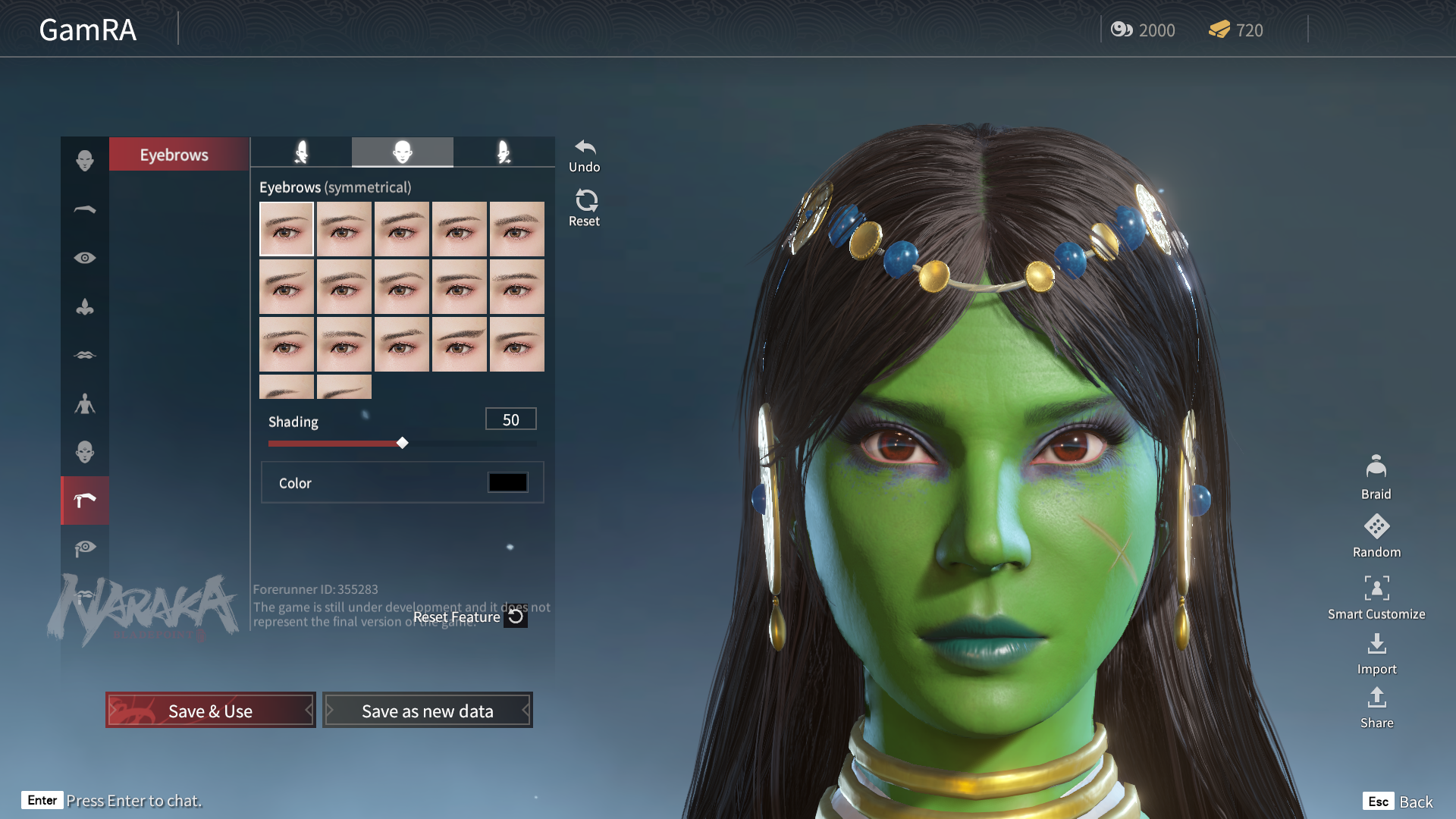Open the lips customization category
The image size is (1456, 819).
click(x=85, y=354)
